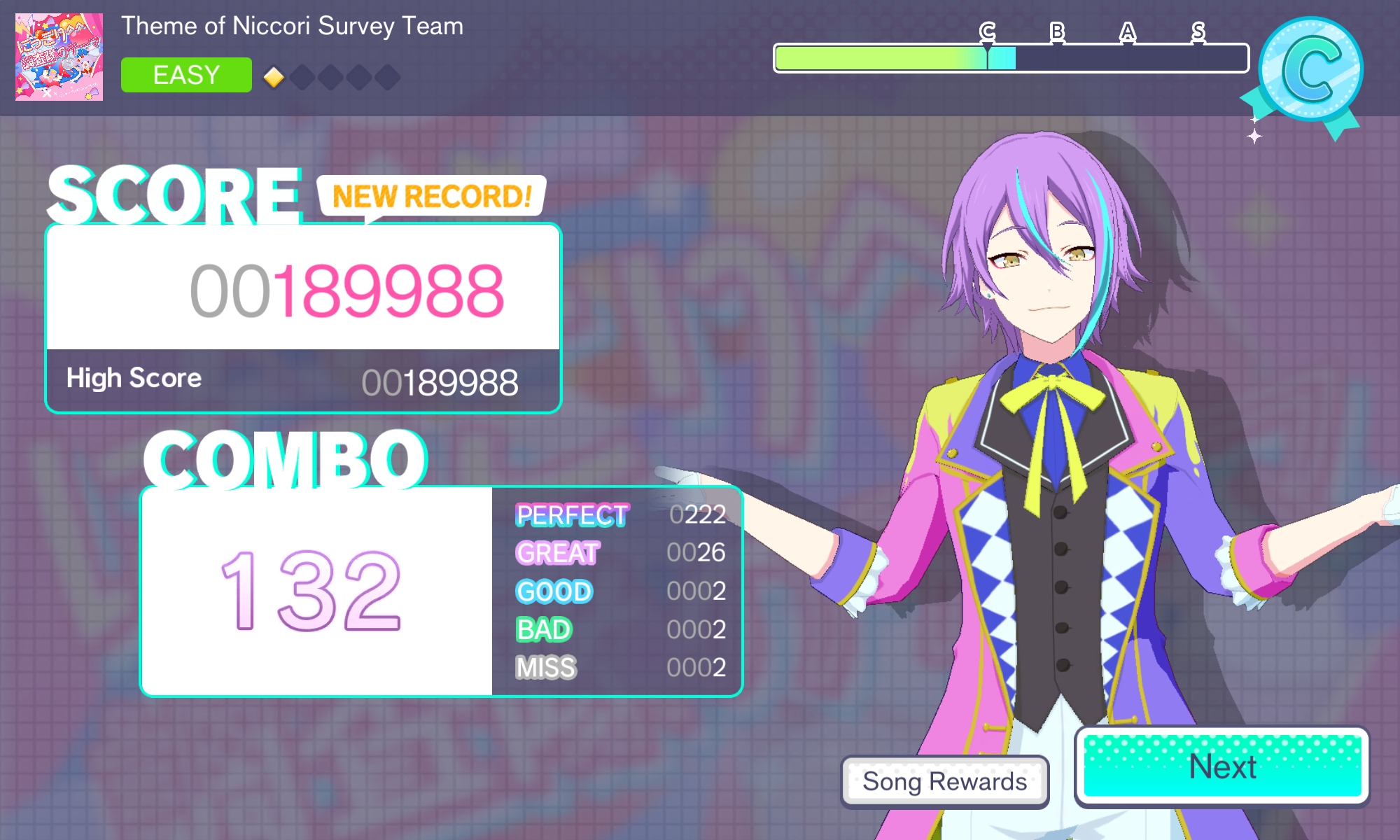Click the High Score row

pos(301,379)
